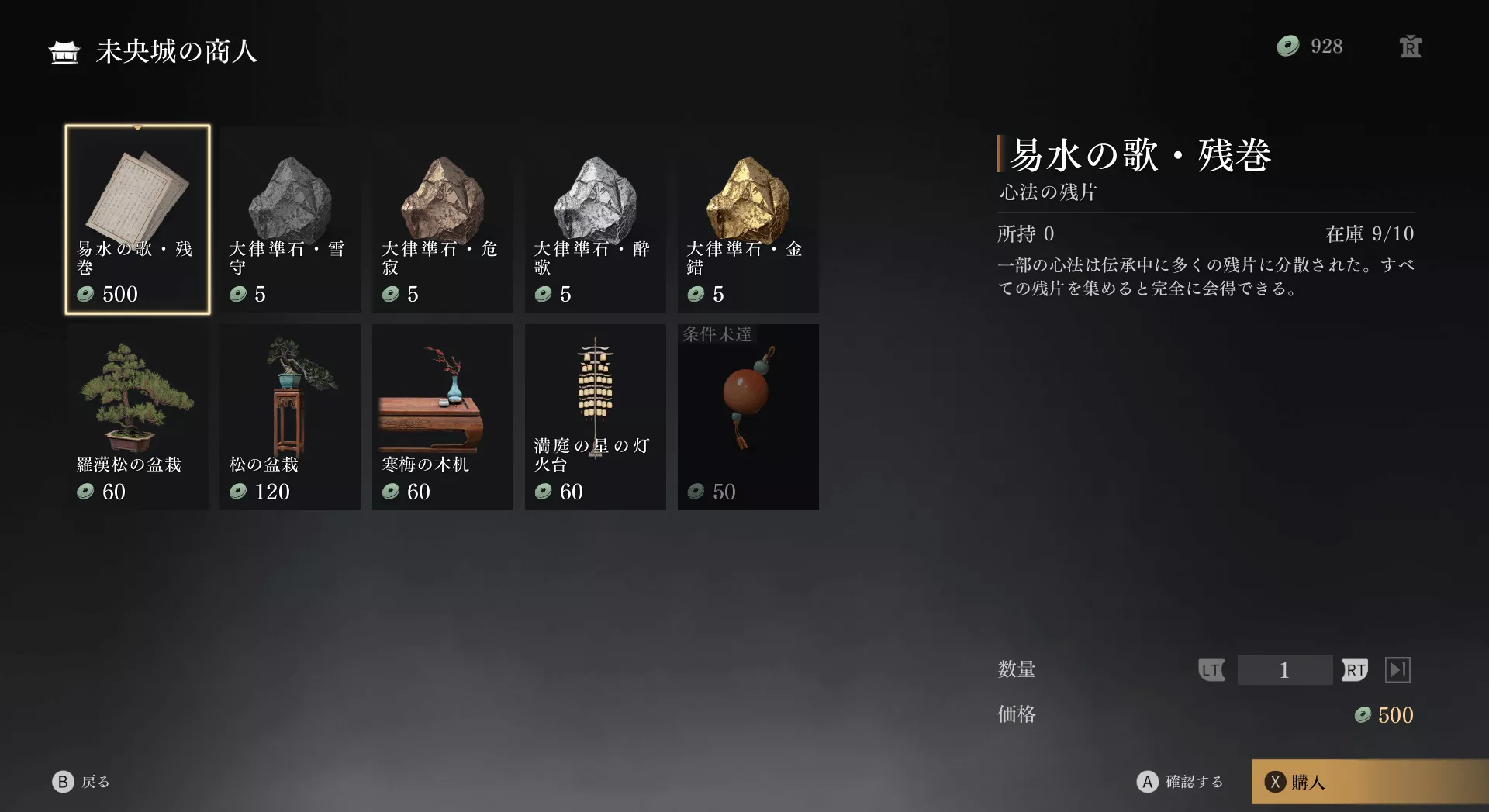Click the A button icon beside 確認する

[1147, 782]
